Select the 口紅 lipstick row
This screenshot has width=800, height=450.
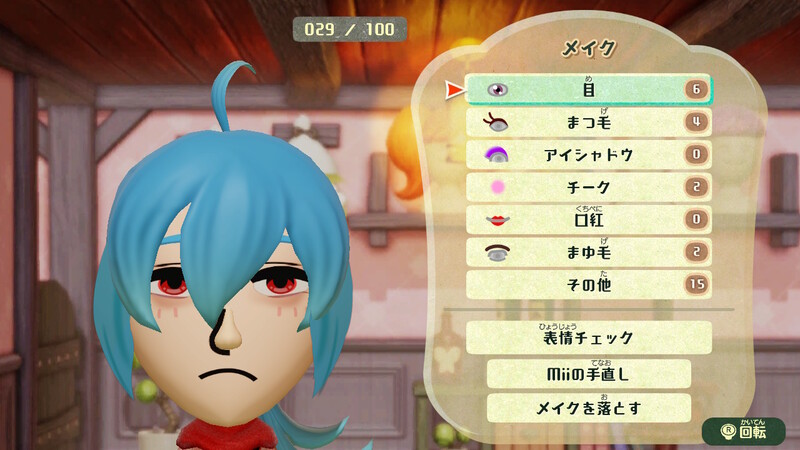589,220
